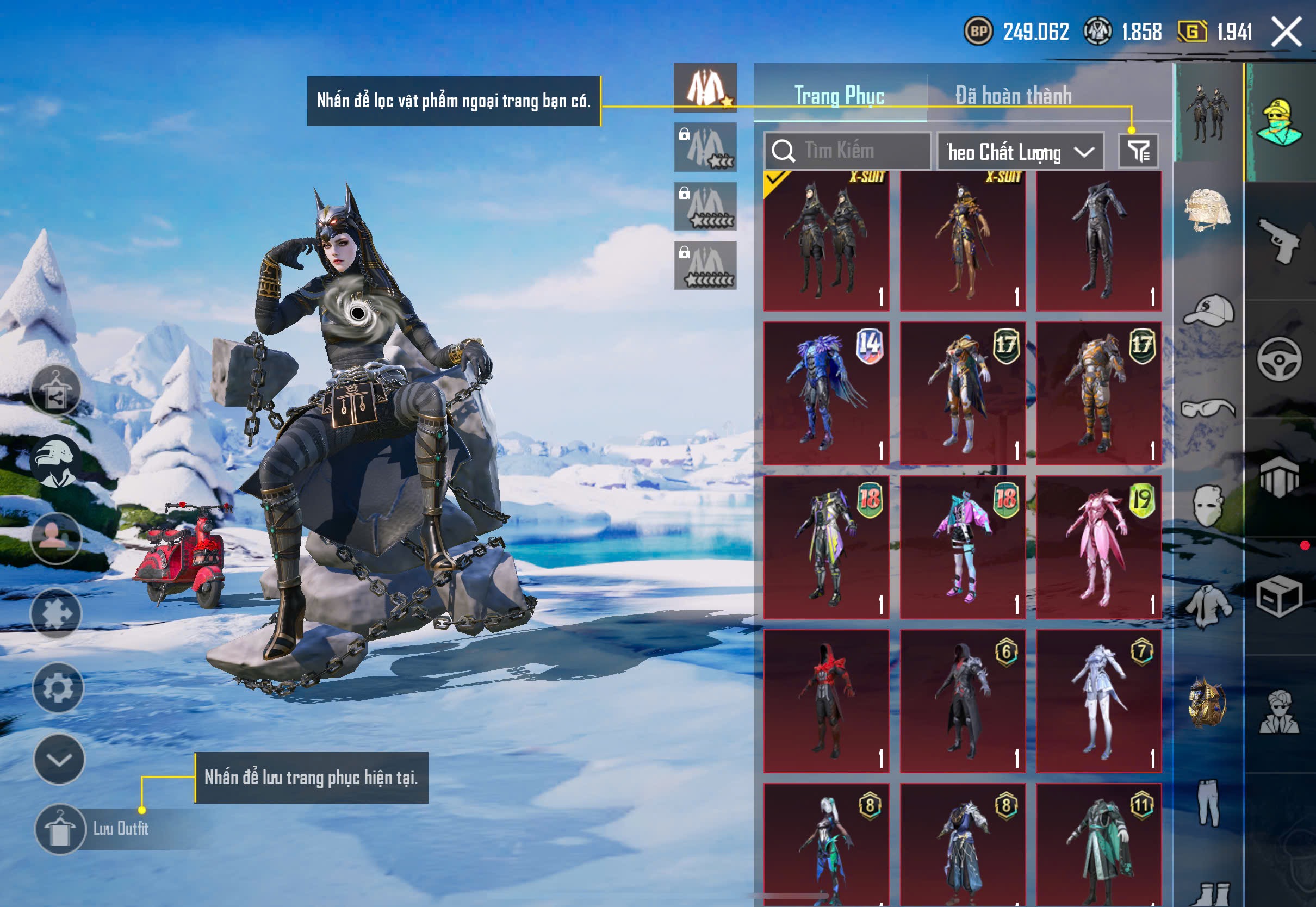The width and height of the screenshot is (1316, 907).
Task: Select the golden X-Suit outfit tile
Action: (963, 241)
